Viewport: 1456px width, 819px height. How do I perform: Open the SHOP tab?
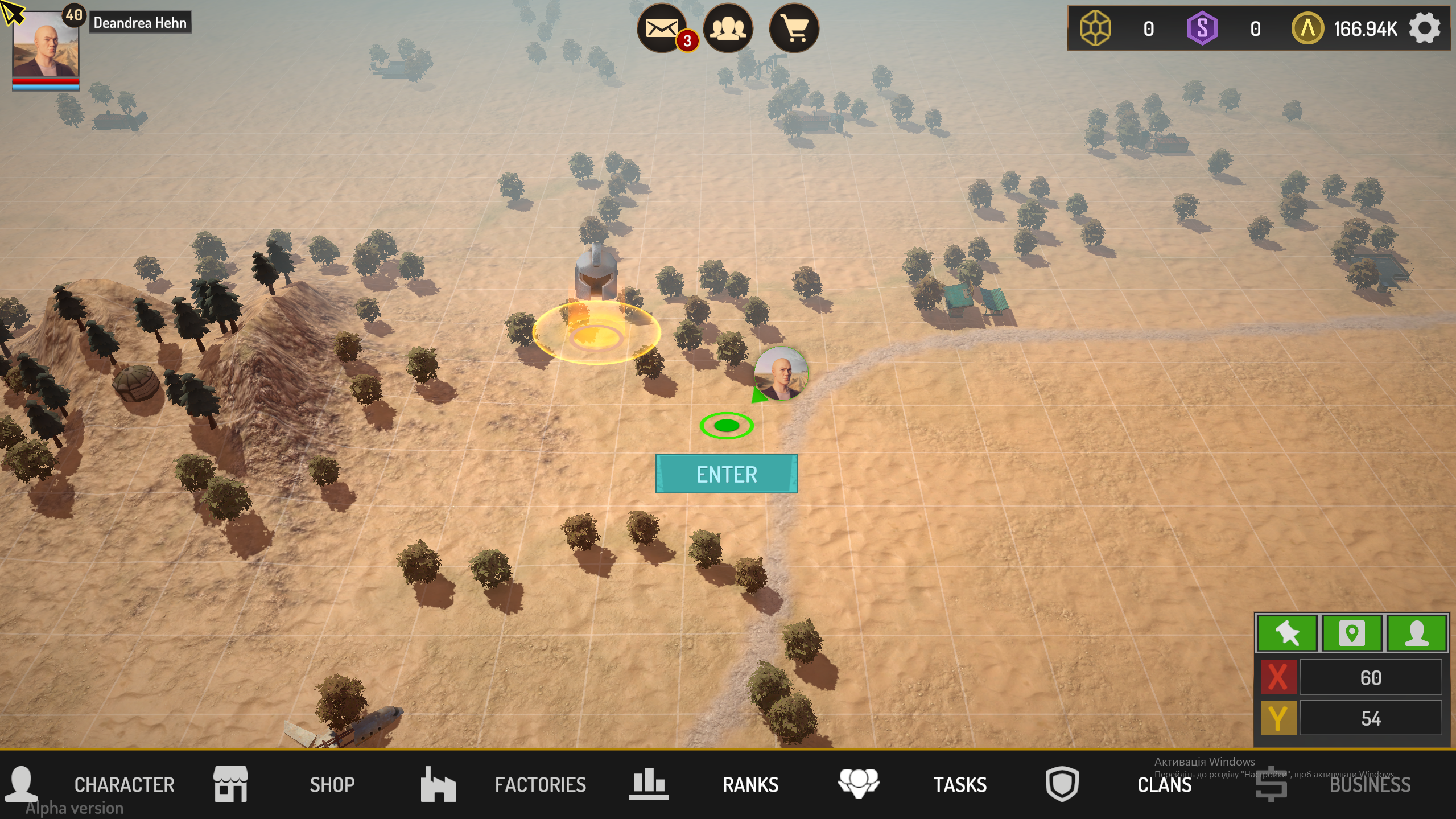click(333, 785)
